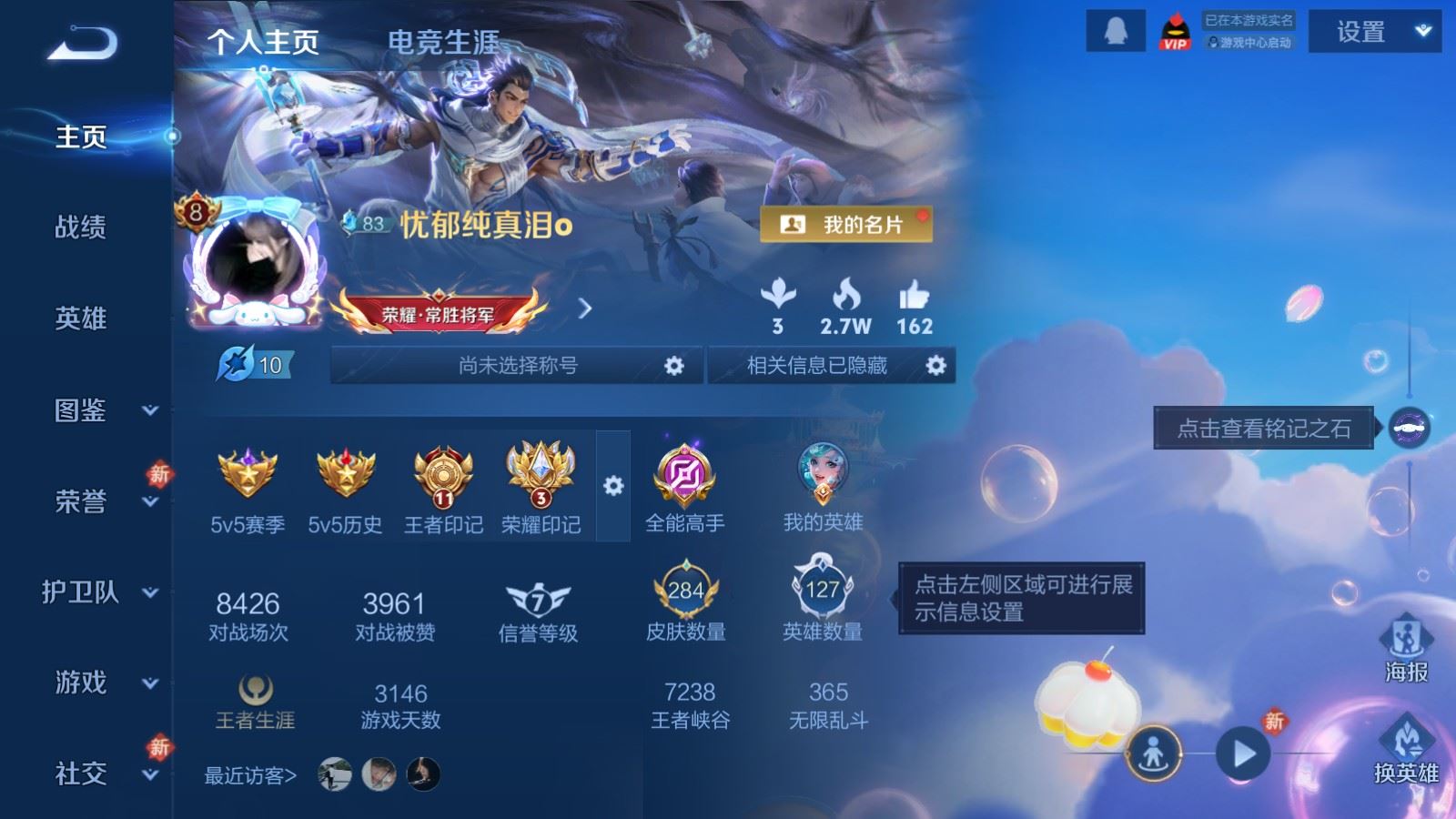Click the gear next to the badge row
The image size is (1456, 819).
(611, 486)
